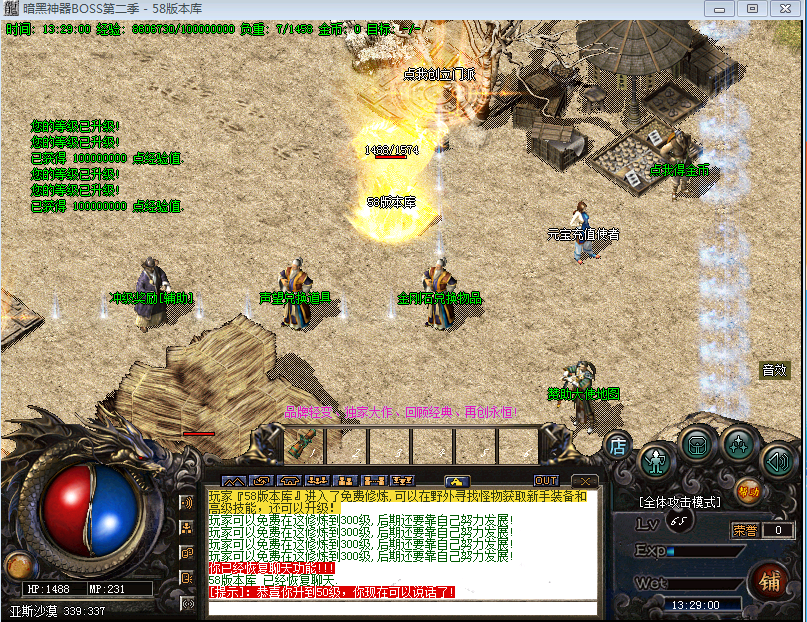The height and width of the screenshot is (622, 807).
Task: Type in the chat input field
Action: [400, 606]
